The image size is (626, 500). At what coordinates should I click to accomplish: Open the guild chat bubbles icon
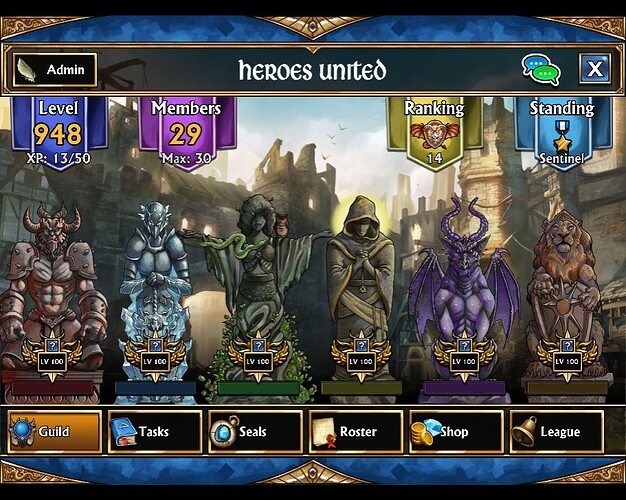tap(541, 69)
